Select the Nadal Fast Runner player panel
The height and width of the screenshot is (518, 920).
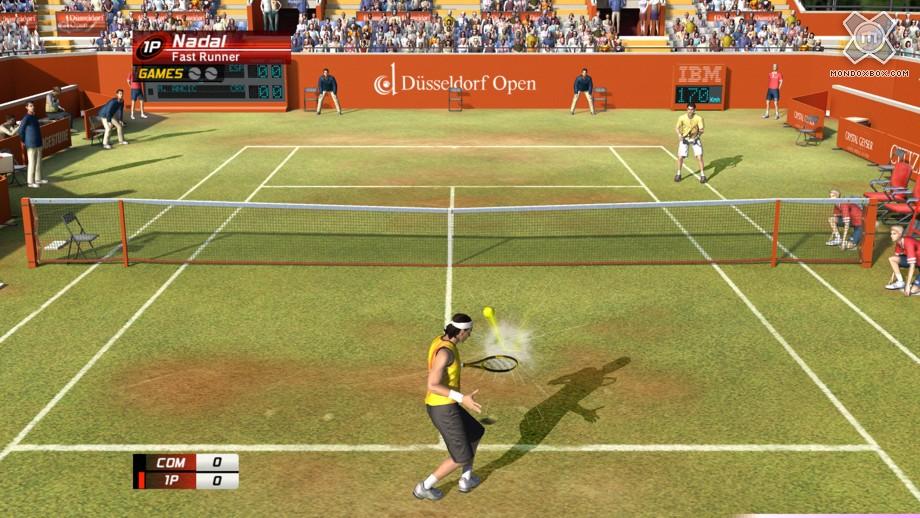212,47
